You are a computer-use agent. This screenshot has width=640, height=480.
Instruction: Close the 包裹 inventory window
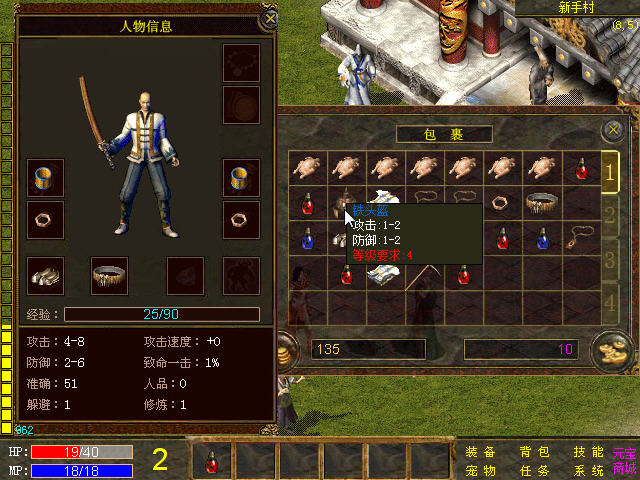(613, 131)
